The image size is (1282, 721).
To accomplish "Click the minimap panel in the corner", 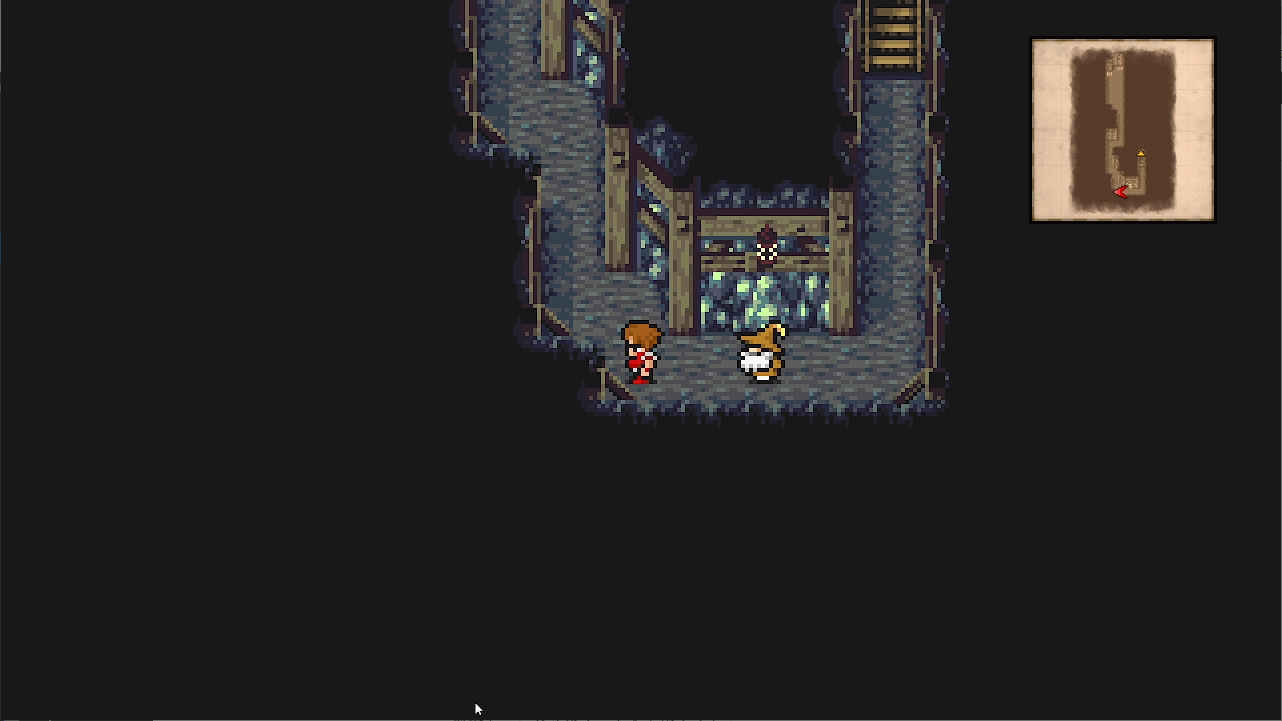I will click(1121, 128).
